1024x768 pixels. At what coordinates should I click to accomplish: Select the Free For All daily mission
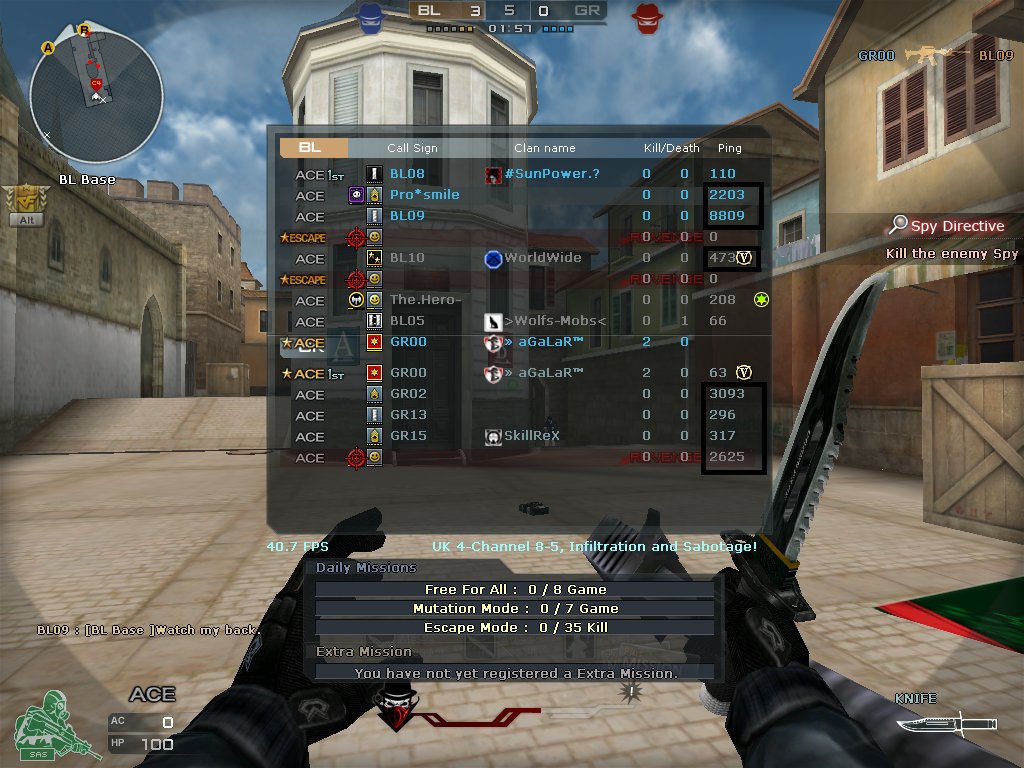point(515,590)
